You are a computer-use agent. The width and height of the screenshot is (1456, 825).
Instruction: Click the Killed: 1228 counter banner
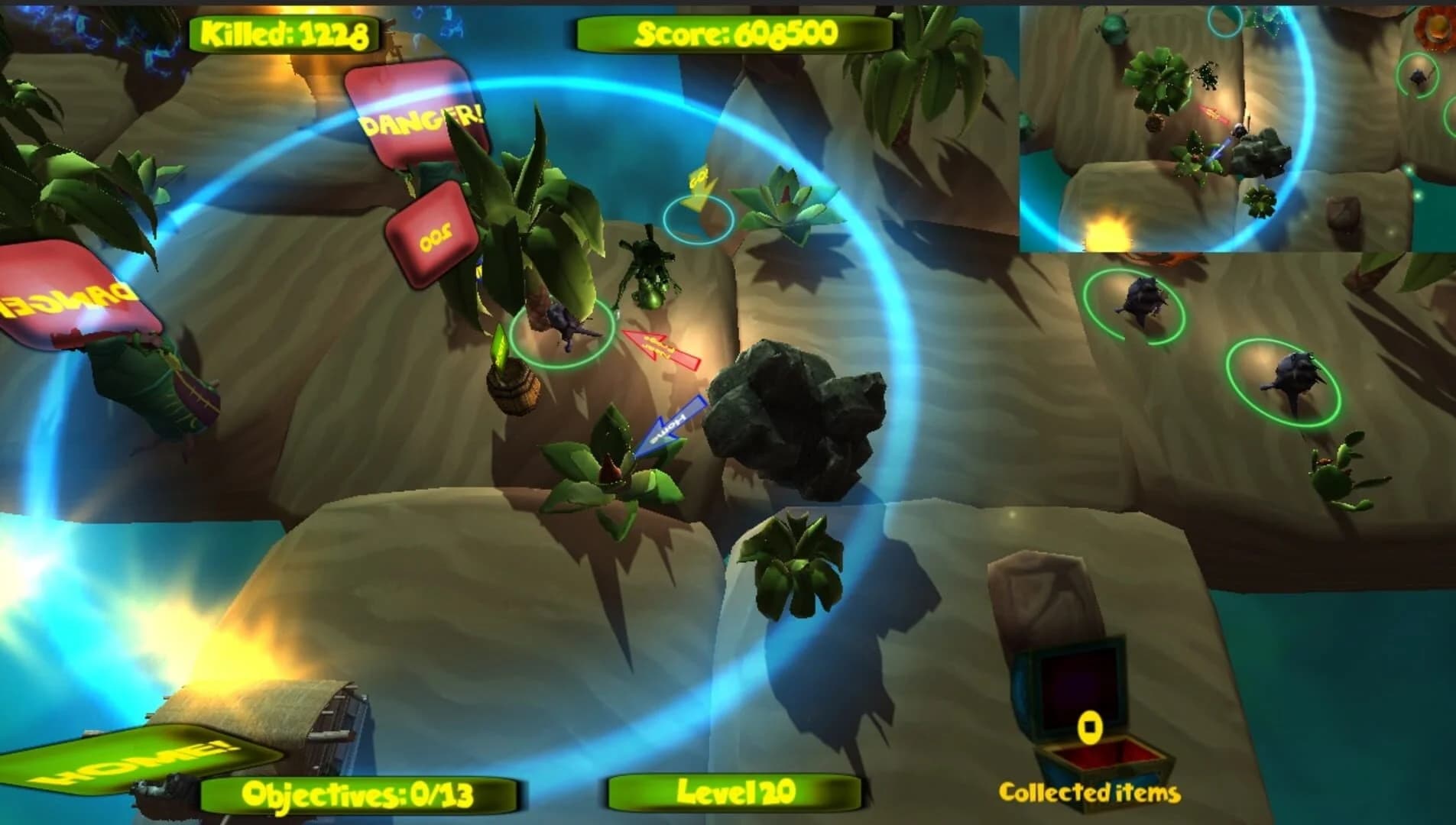point(283,32)
